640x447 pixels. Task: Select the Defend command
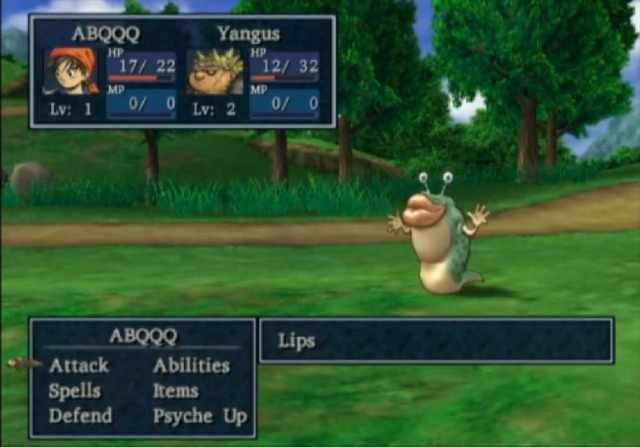coord(80,416)
